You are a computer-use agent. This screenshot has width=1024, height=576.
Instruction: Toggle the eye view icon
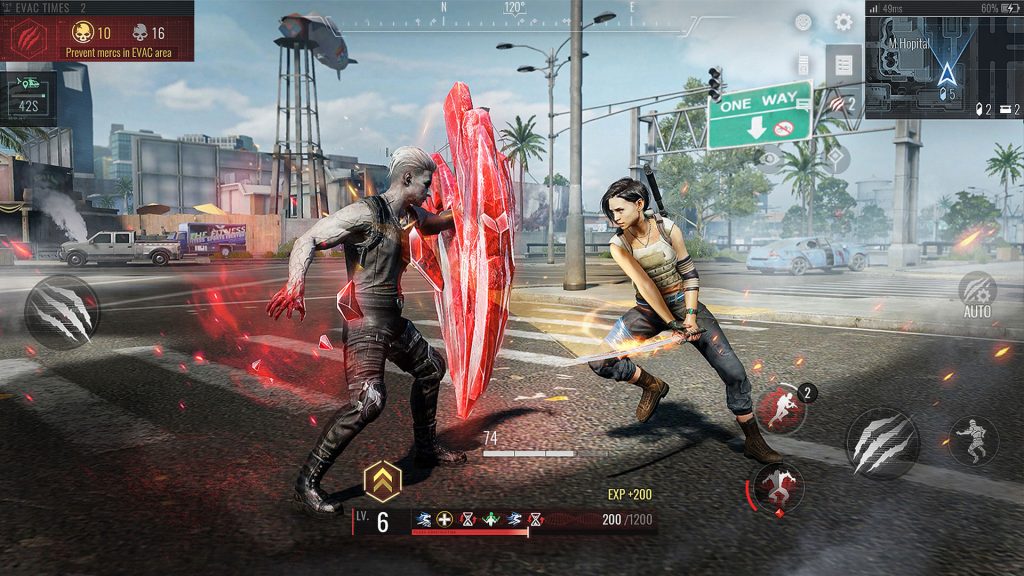(x=770, y=158)
